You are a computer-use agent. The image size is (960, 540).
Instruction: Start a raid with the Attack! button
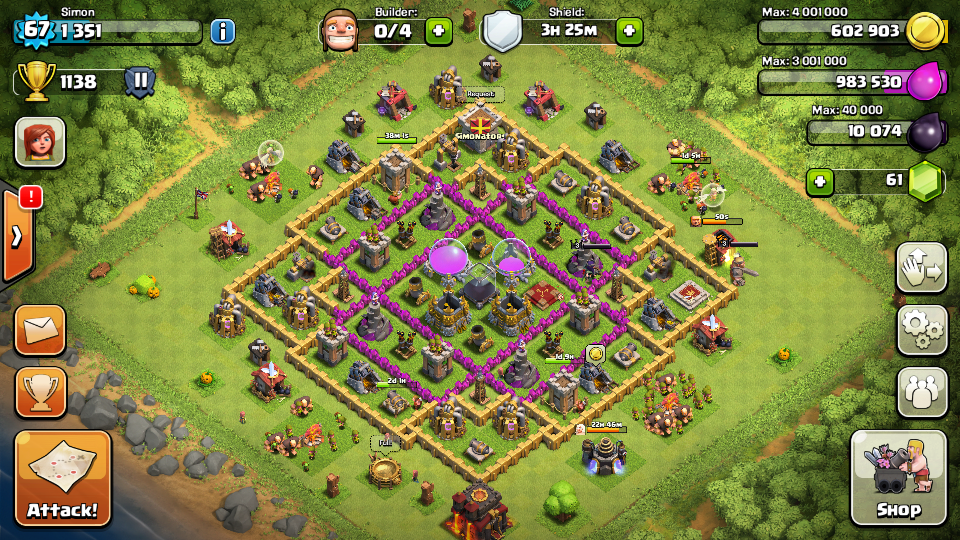point(62,478)
